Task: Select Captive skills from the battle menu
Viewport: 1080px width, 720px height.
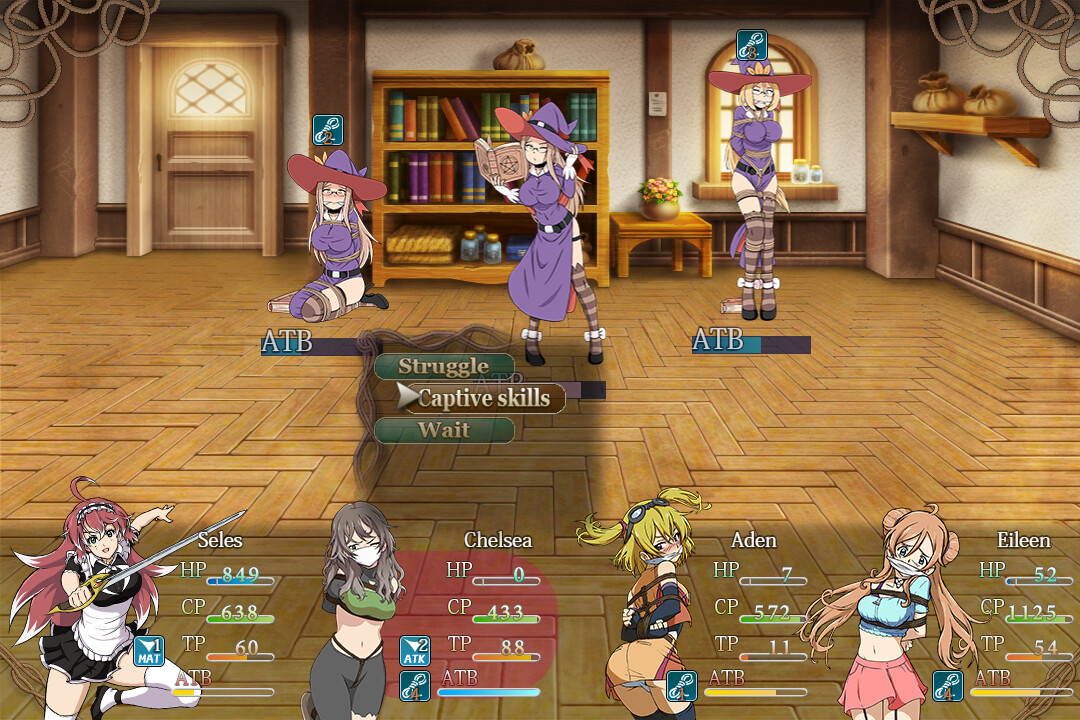Action: (x=484, y=398)
